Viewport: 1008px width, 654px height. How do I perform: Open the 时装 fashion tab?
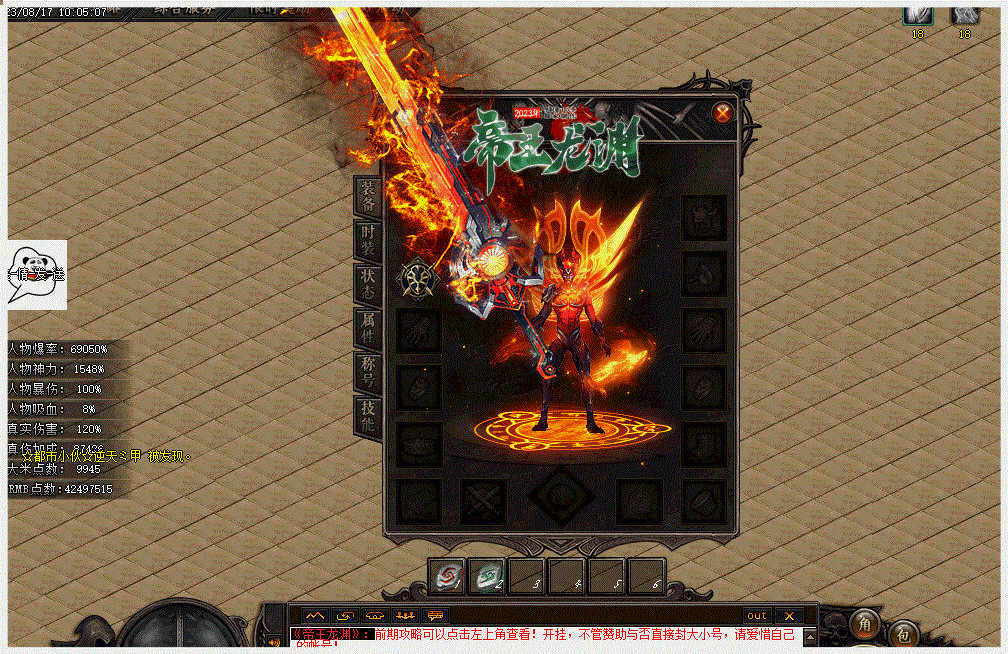tap(368, 240)
